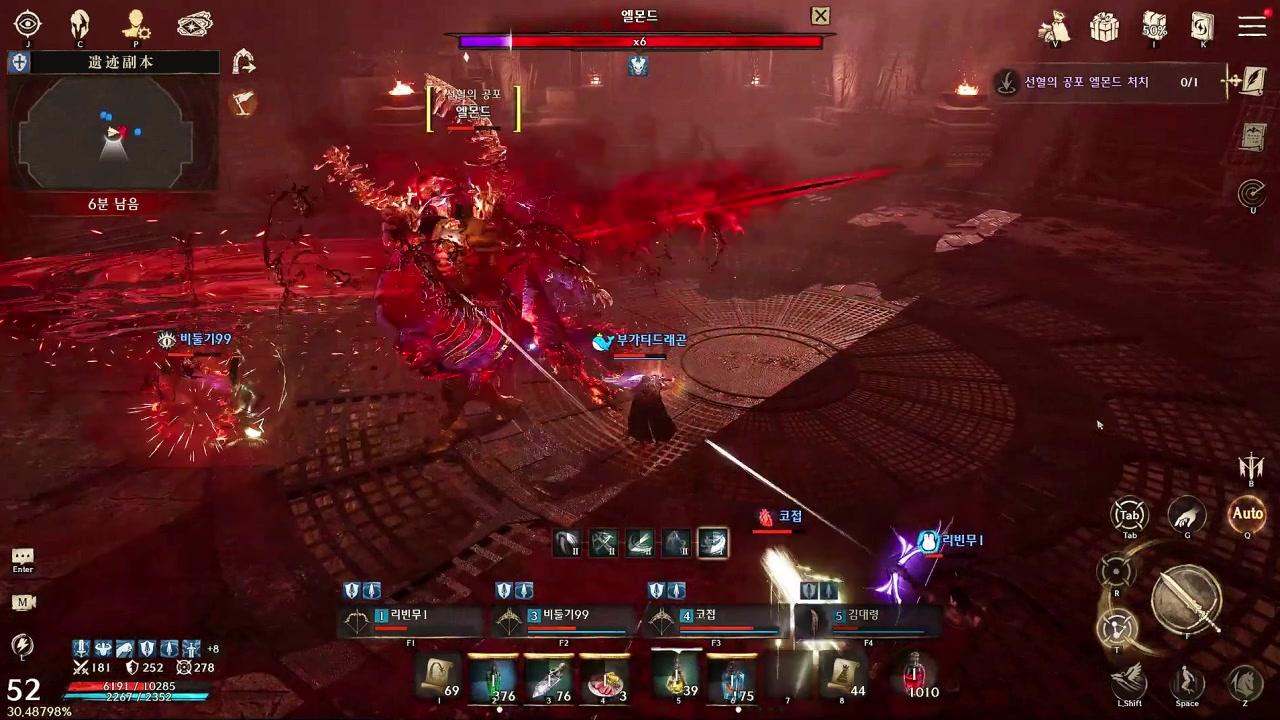1280x720 pixels.
Task: Open the skill book icon
Action: (x=1202, y=27)
